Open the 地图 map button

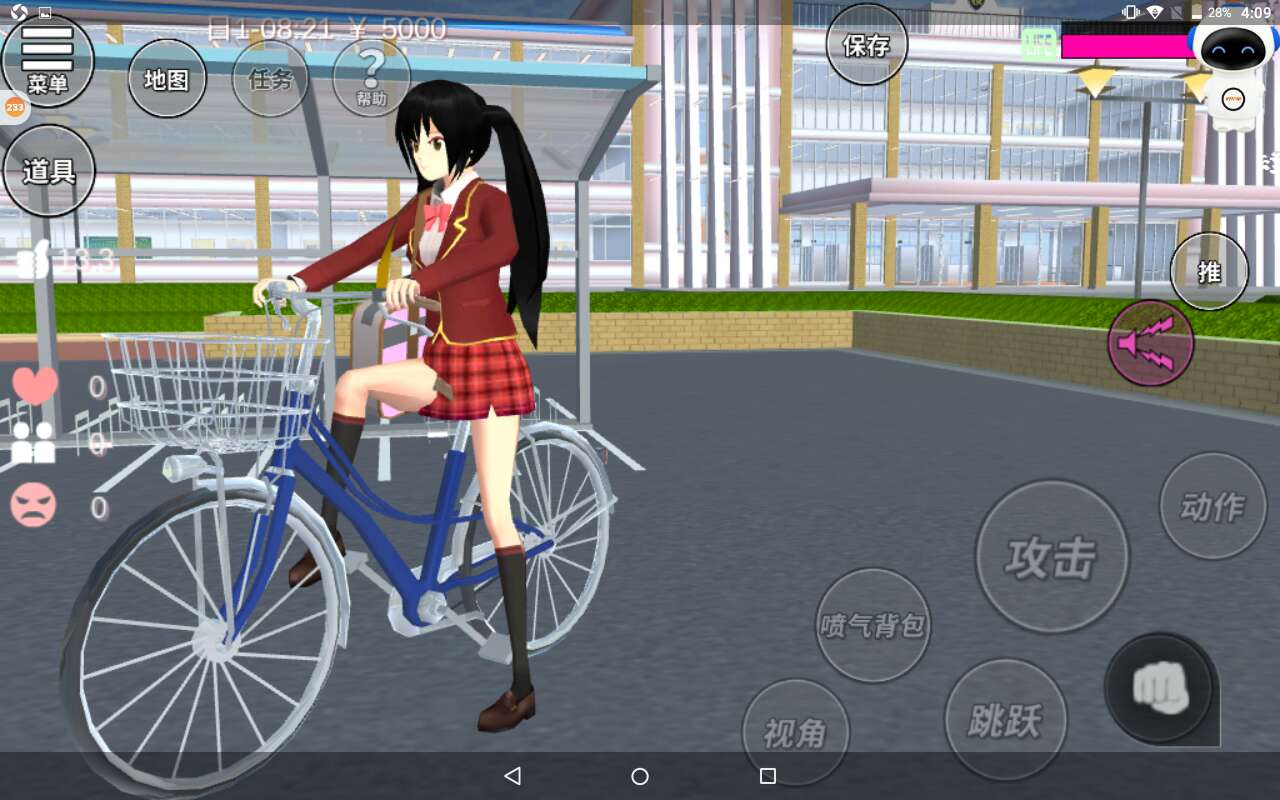pyautogui.click(x=167, y=79)
